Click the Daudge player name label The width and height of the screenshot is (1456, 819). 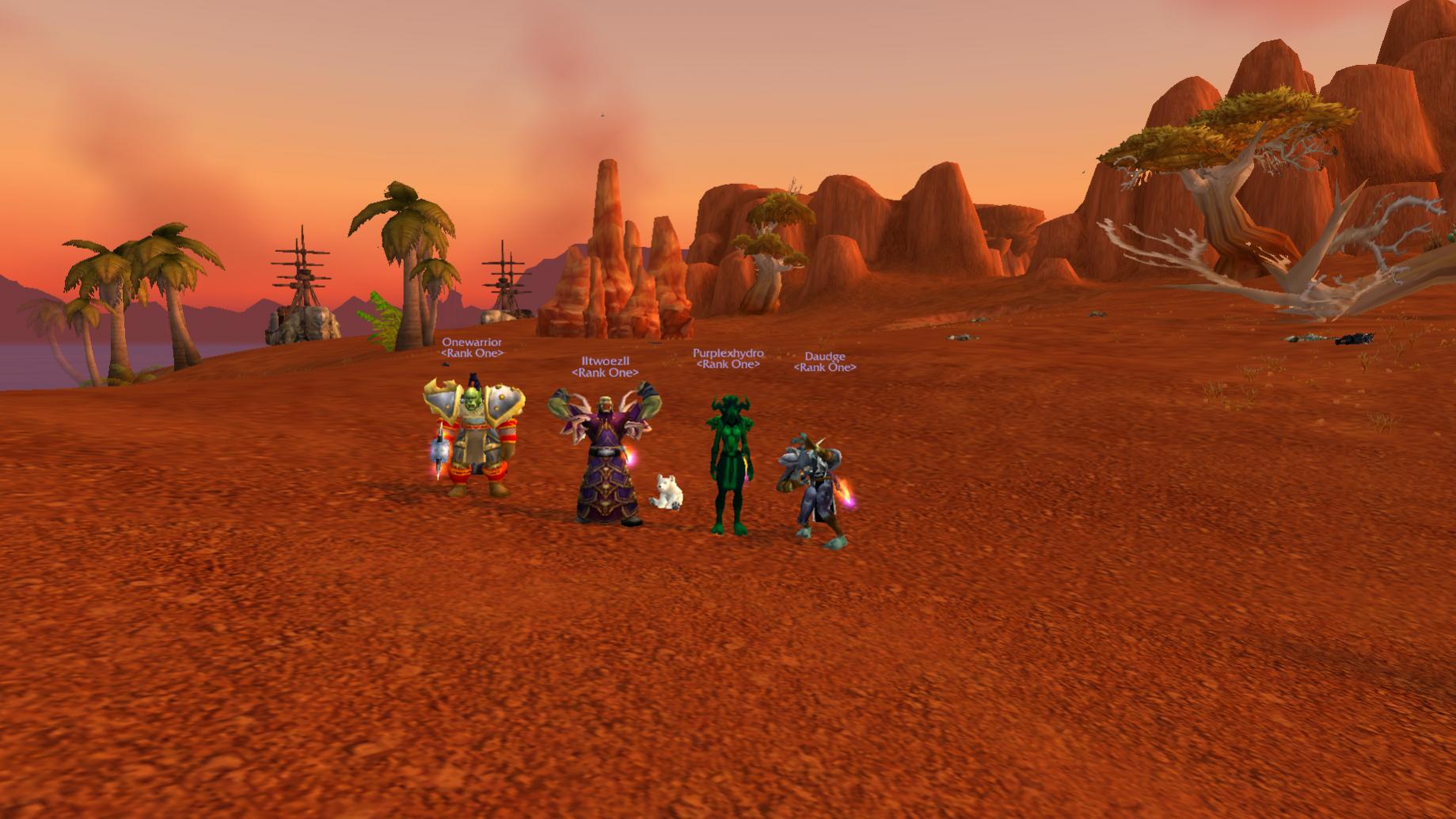click(x=824, y=356)
